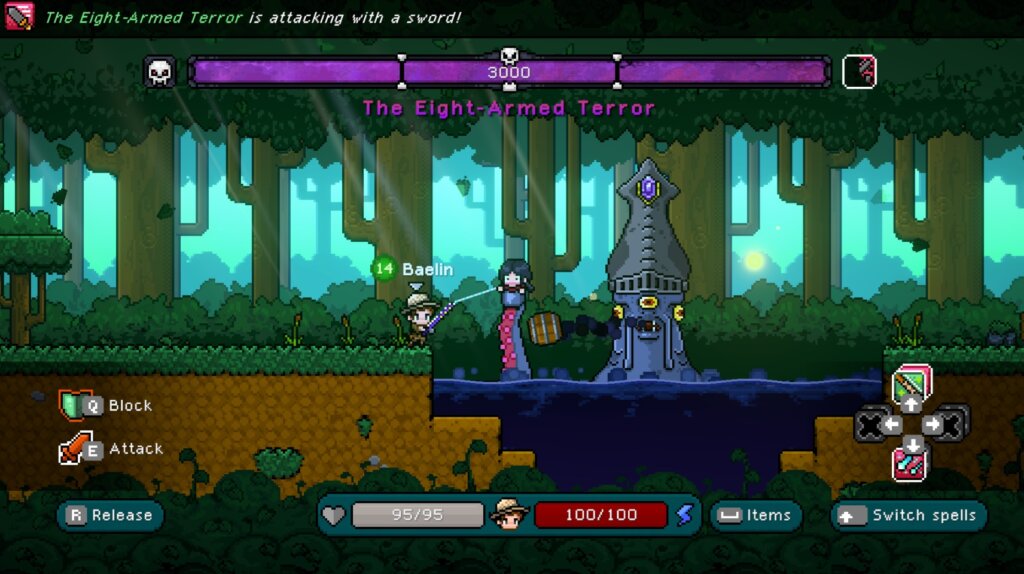Select the pink spell slot on the wheel
1024x574 pixels.
[911, 464]
